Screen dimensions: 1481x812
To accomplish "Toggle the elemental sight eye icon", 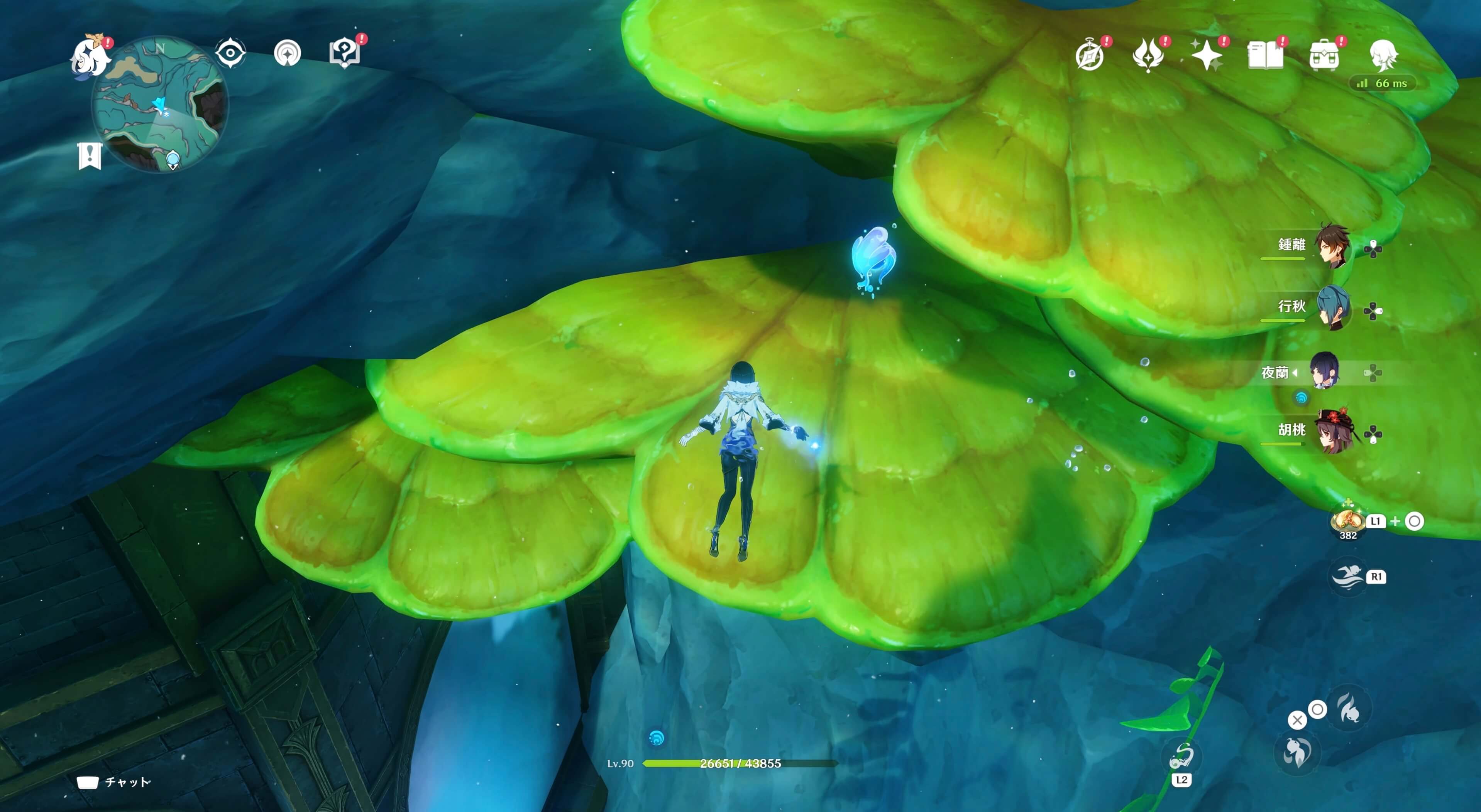I will (230, 54).
